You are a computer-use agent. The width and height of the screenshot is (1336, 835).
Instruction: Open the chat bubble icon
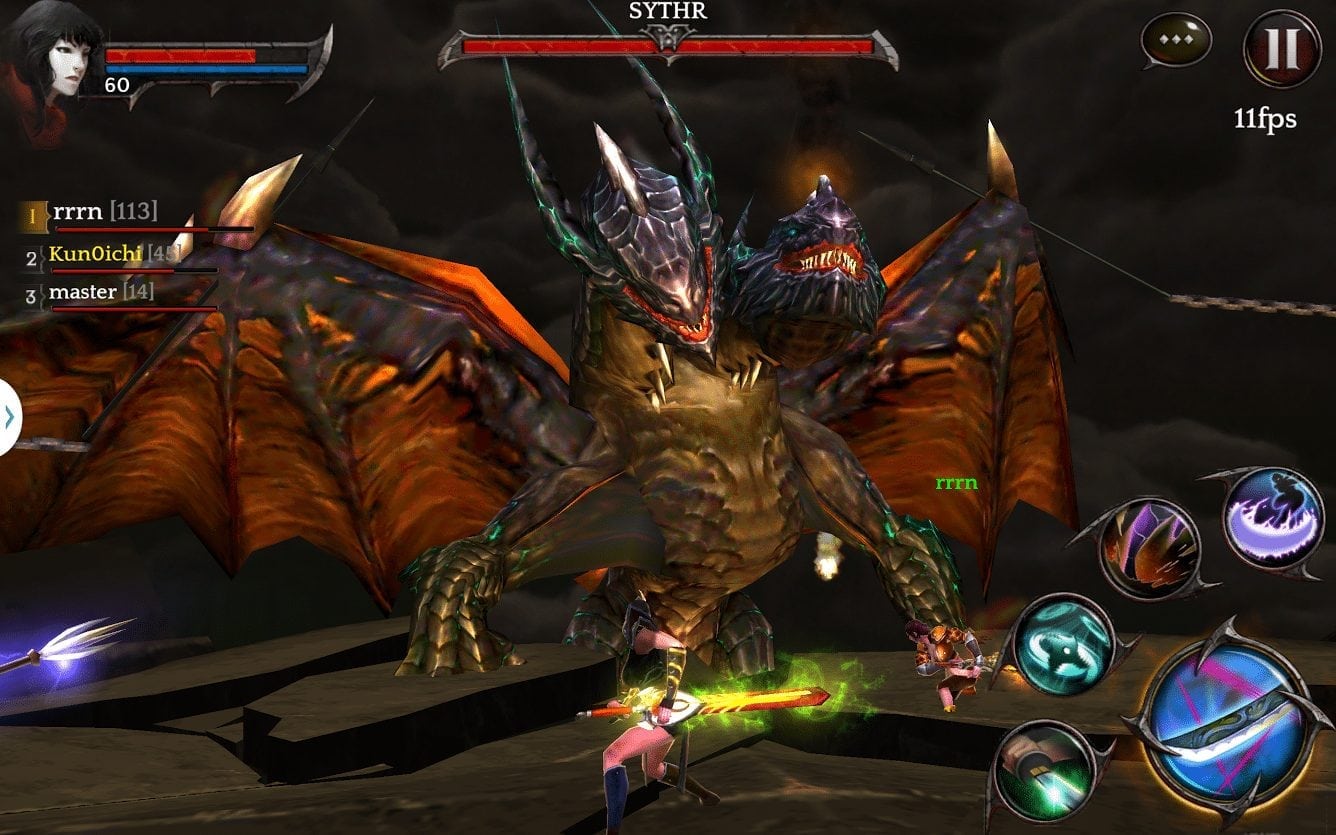1176,42
